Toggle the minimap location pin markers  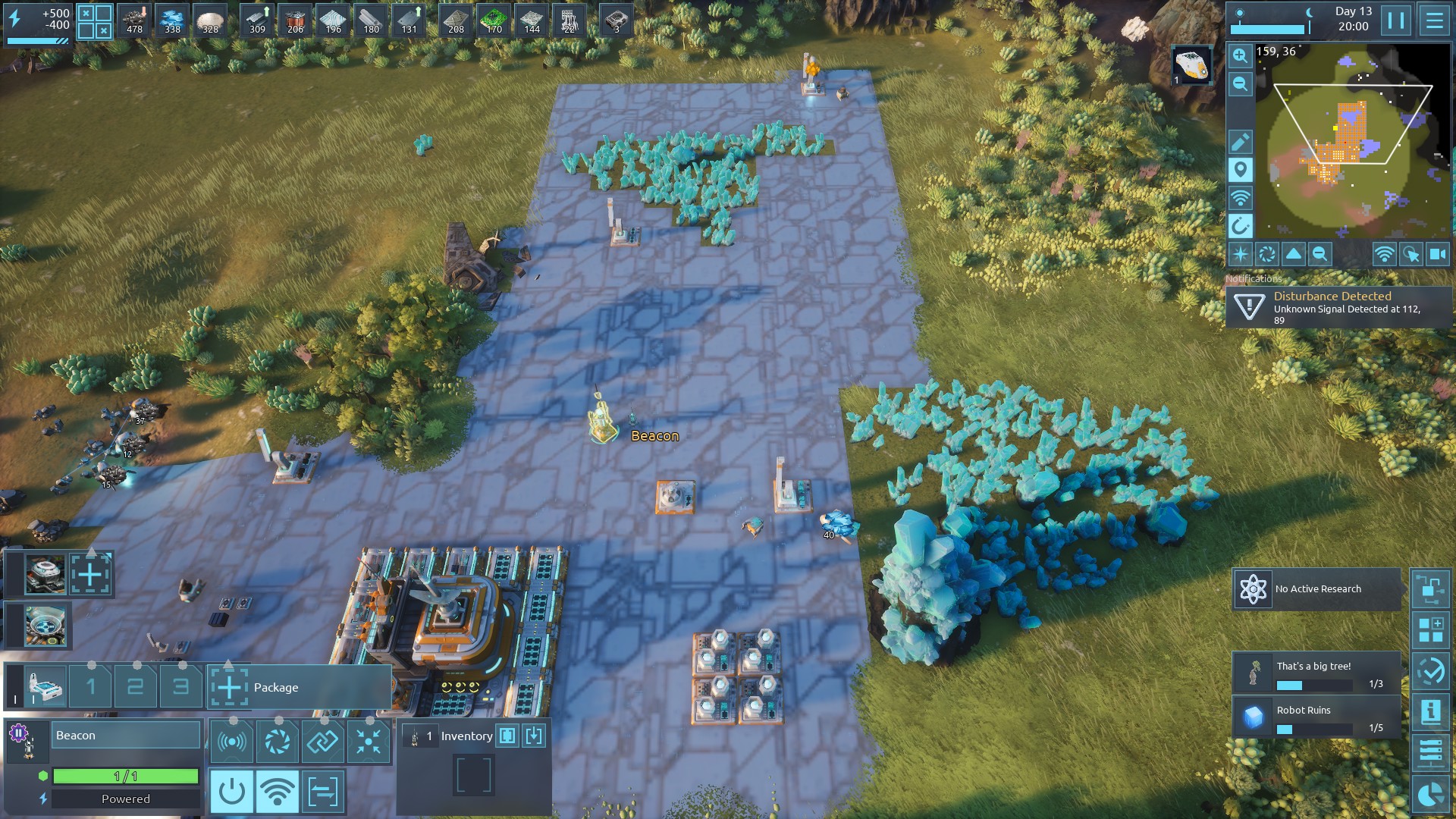click(x=1240, y=170)
